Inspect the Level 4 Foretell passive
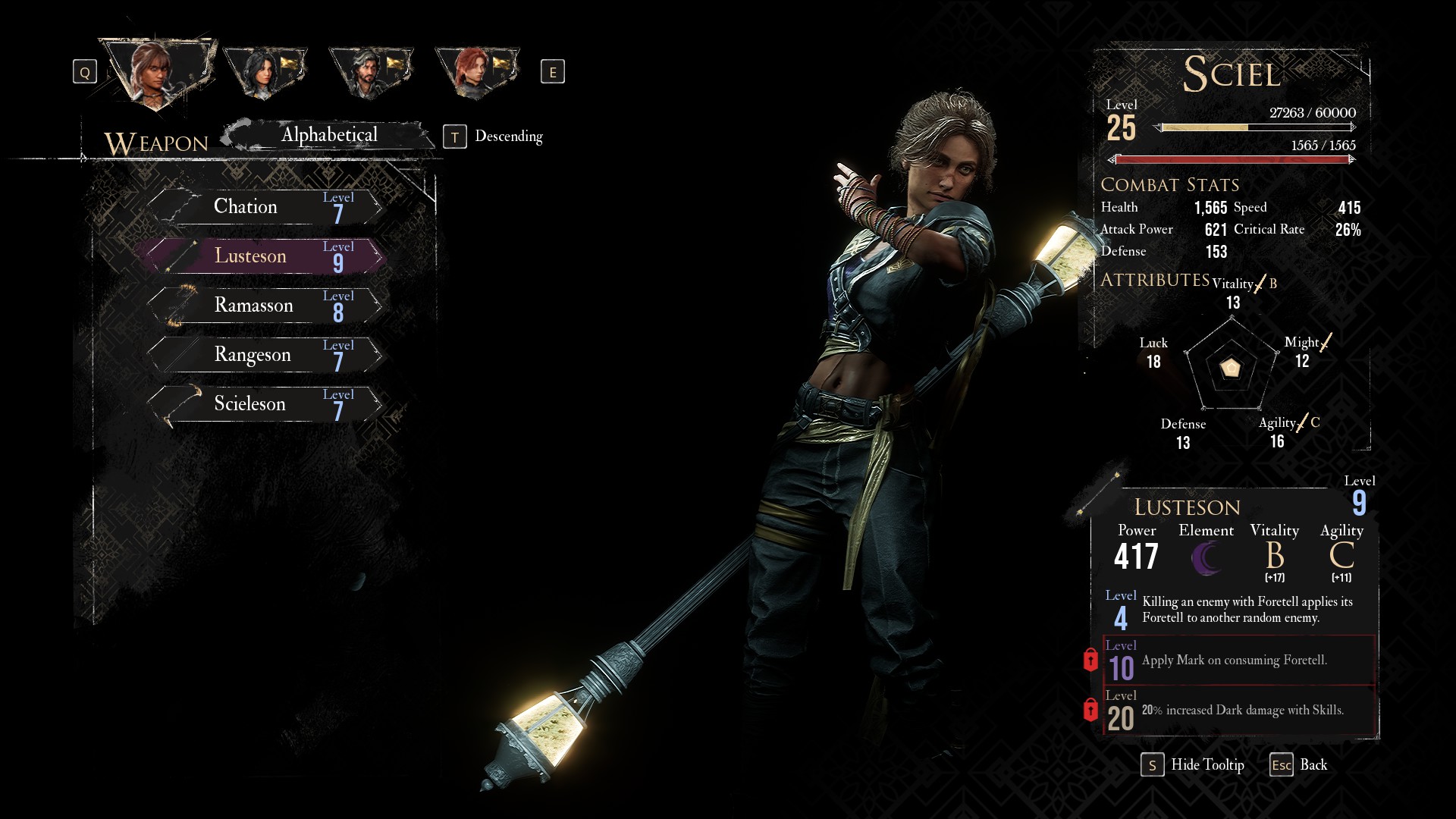The height and width of the screenshot is (819, 1456). click(1238, 610)
